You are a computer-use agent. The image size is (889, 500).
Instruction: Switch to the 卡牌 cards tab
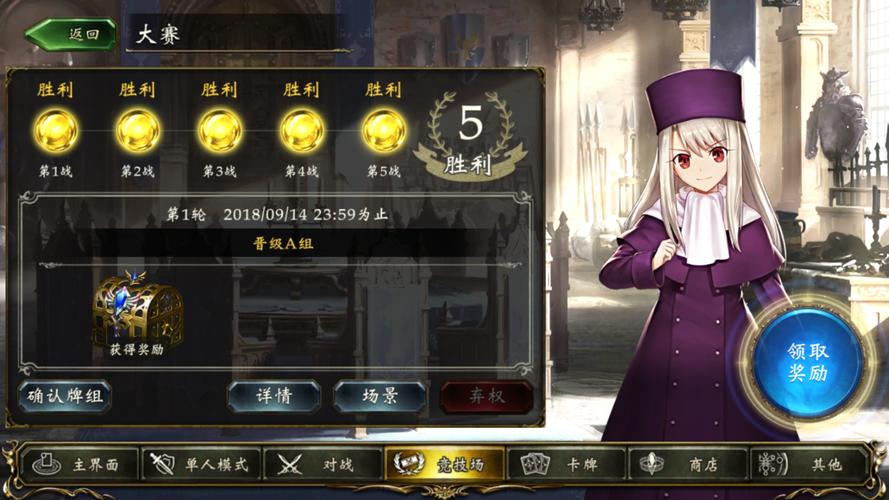pyautogui.click(x=566, y=464)
